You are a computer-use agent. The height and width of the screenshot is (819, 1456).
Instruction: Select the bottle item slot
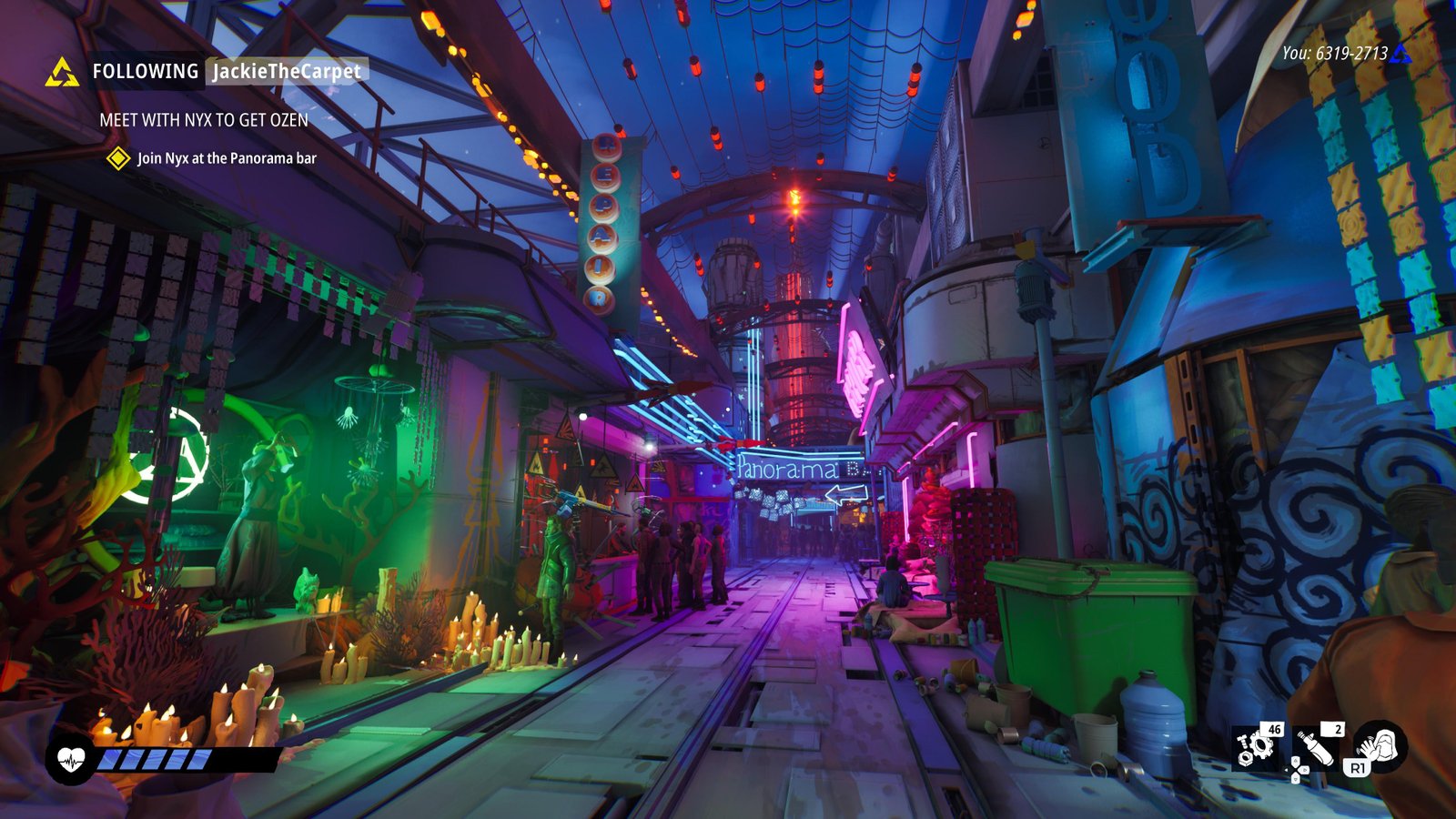pyautogui.click(x=1318, y=746)
